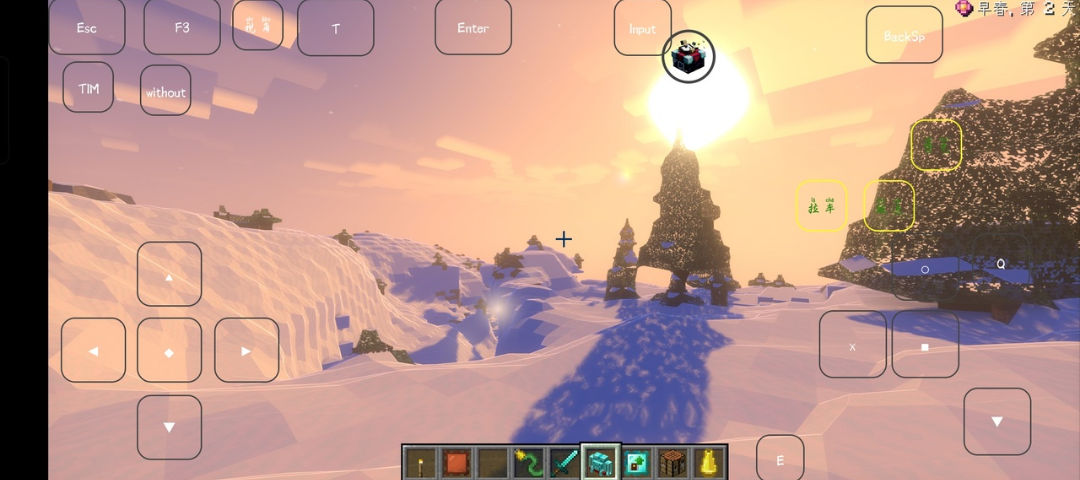The image size is (1080, 480).
Task: Open chat with the T button
Action: [x=335, y=28]
